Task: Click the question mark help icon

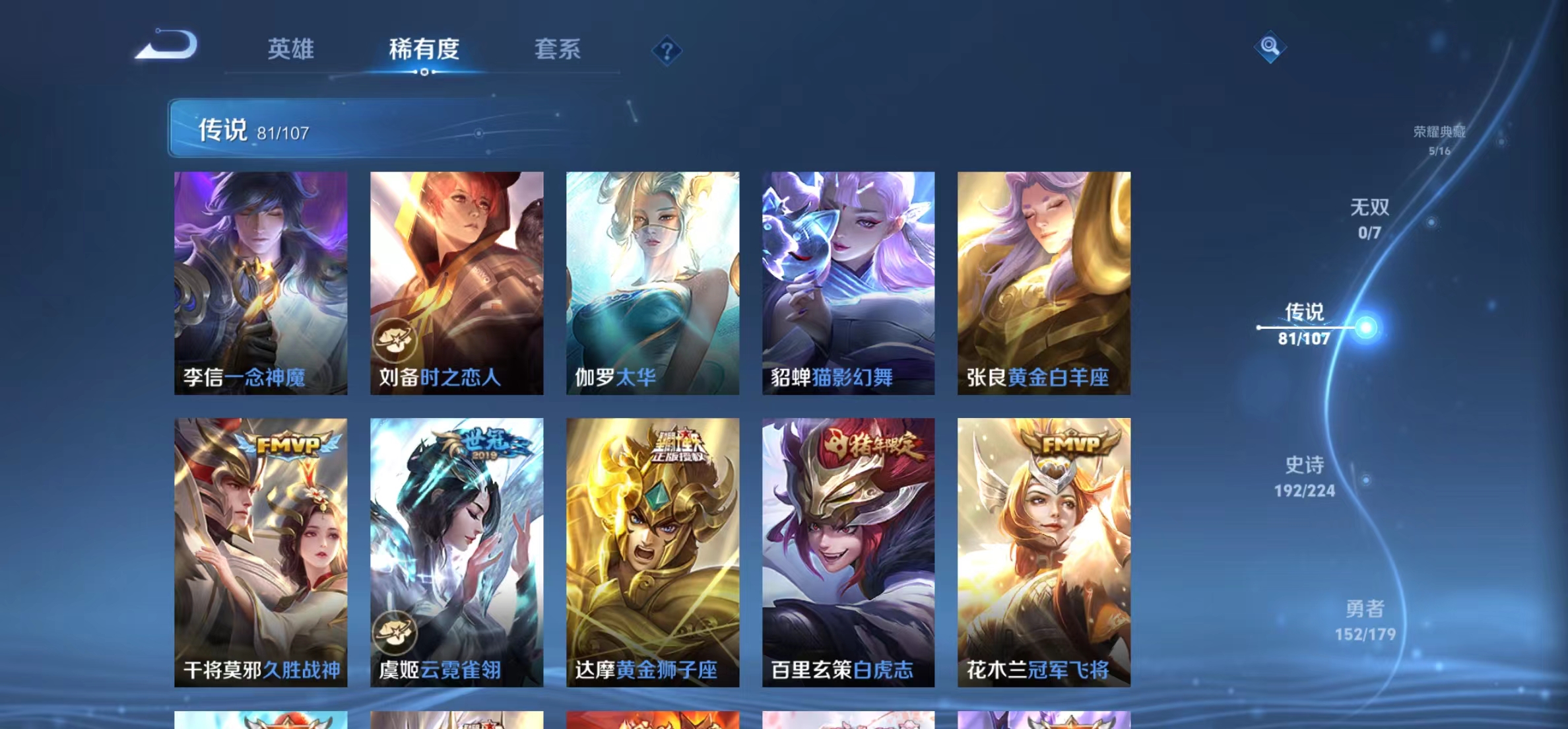Action: coord(668,50)
